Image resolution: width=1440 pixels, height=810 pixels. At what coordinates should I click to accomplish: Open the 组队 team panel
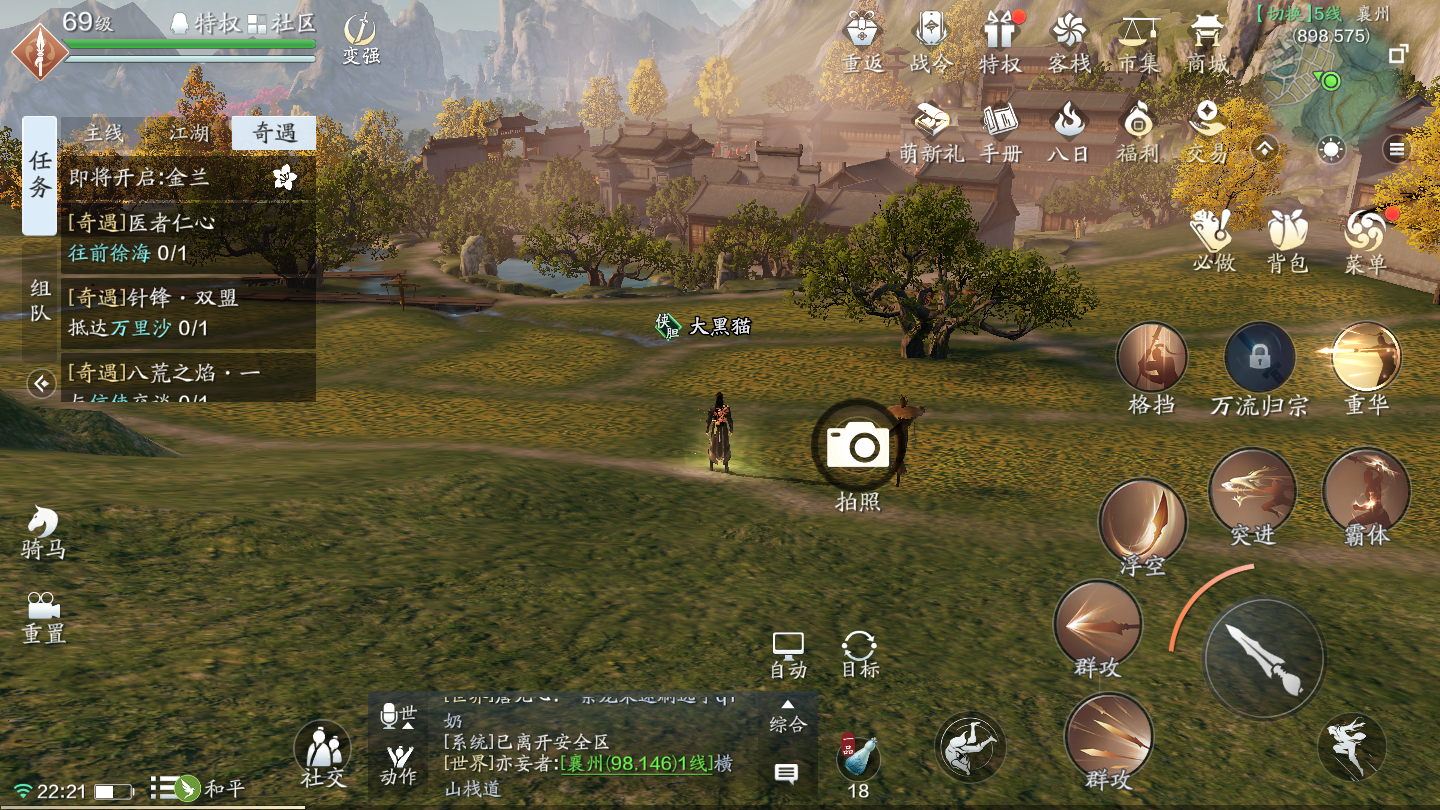click(40, 301)
